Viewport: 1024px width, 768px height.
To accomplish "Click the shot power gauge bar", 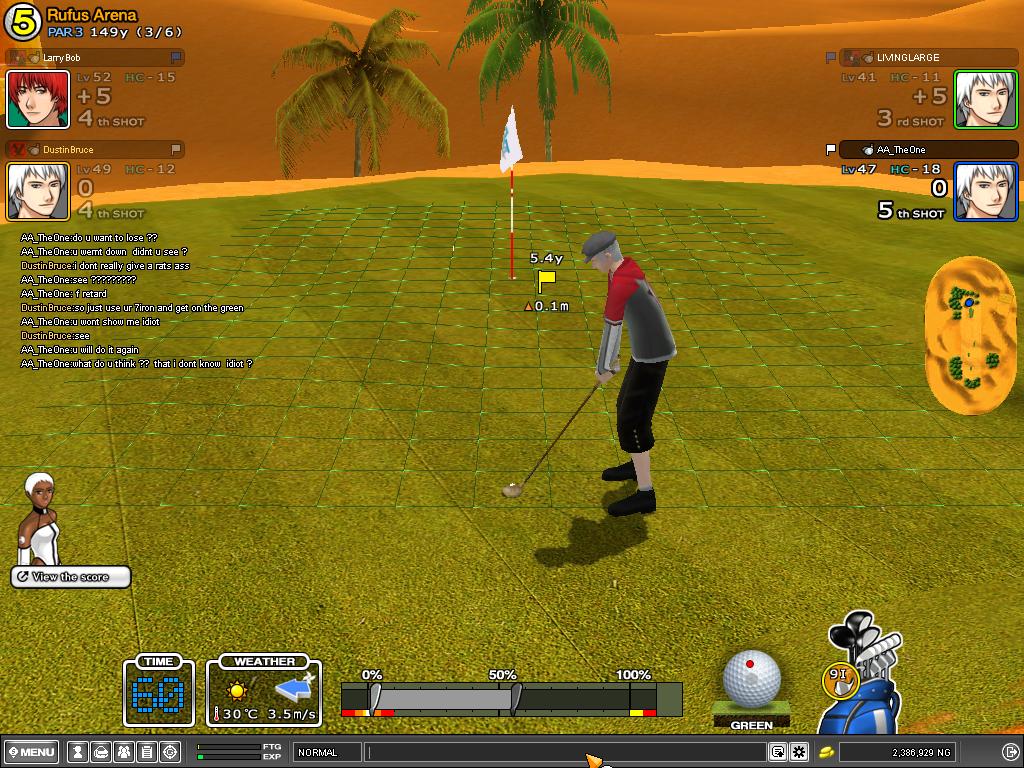I will [510, 698].
